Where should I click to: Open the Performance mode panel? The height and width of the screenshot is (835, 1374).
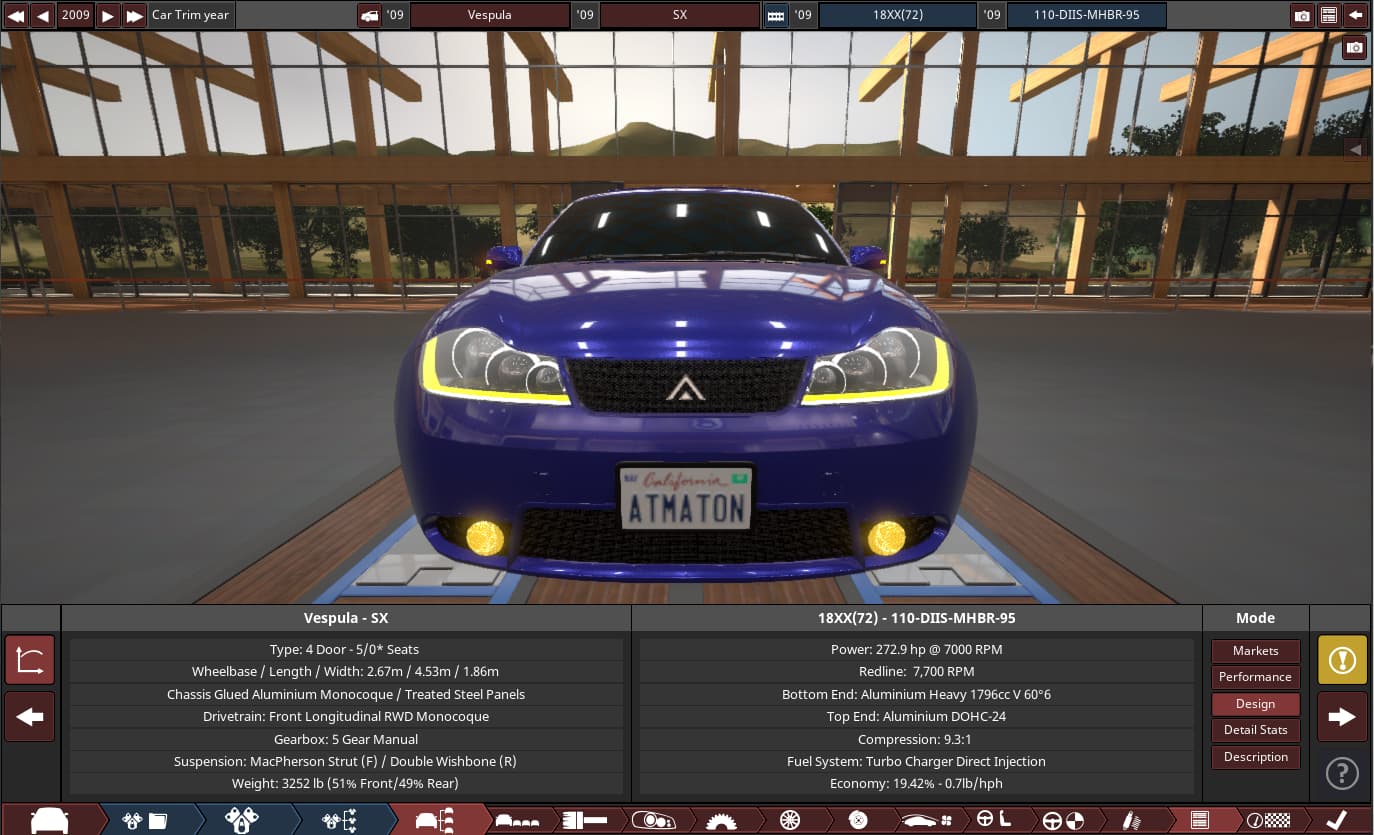pyautogui.click(x=1255, y=677)
